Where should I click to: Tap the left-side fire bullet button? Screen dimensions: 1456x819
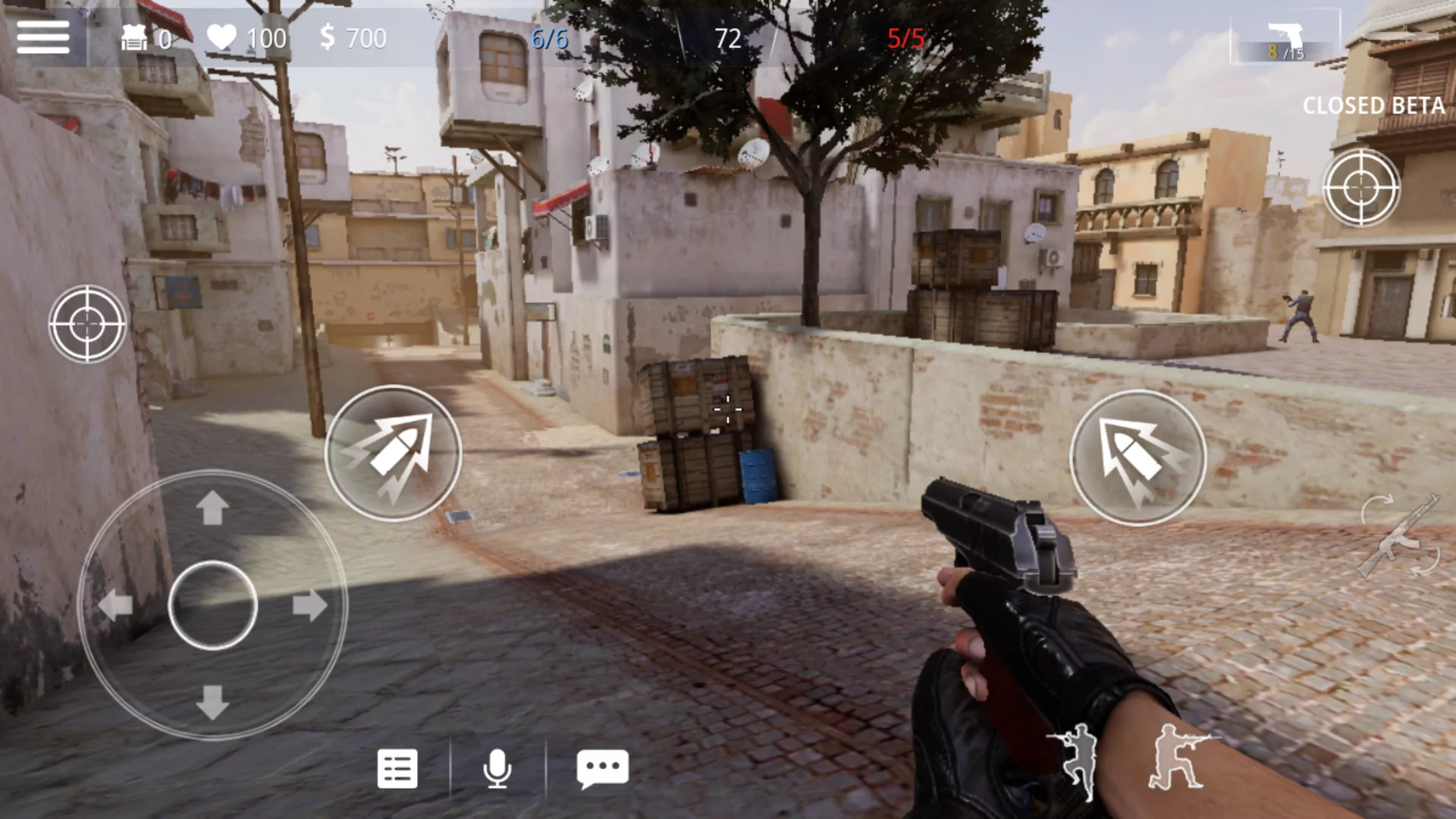point(393,453)
